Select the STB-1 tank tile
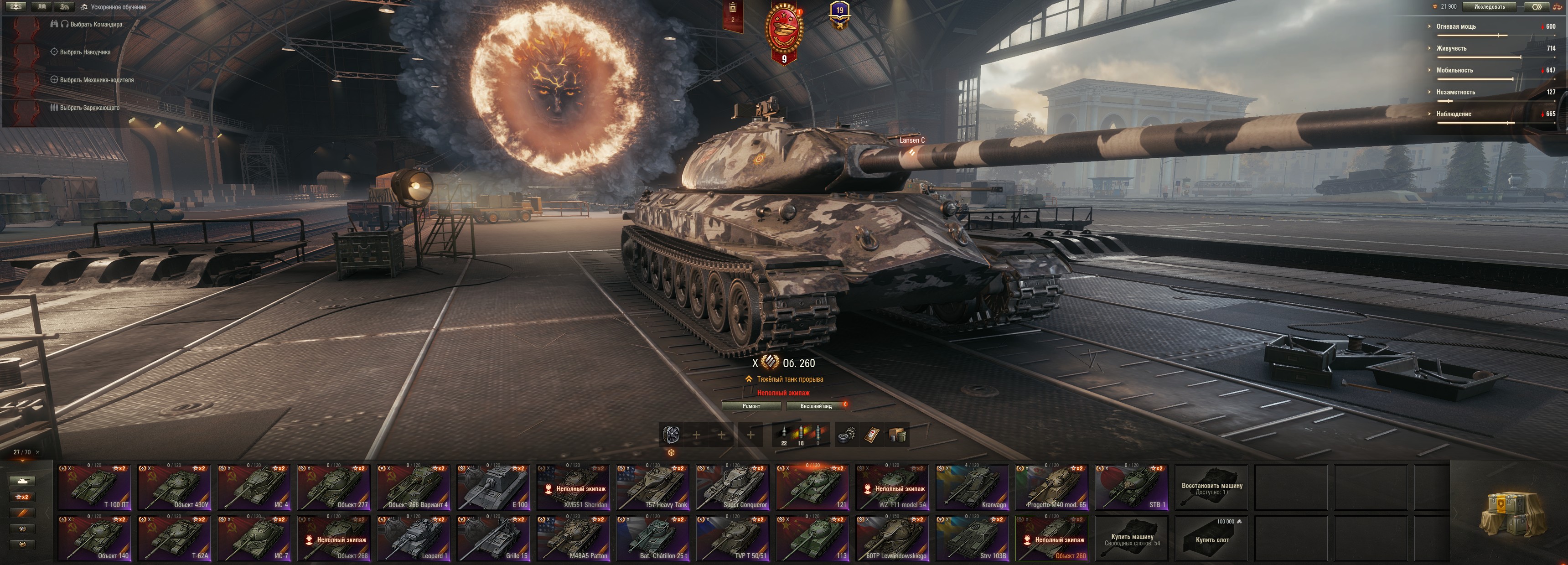This screenshot has width=1568, height=565. [1132, 487]
